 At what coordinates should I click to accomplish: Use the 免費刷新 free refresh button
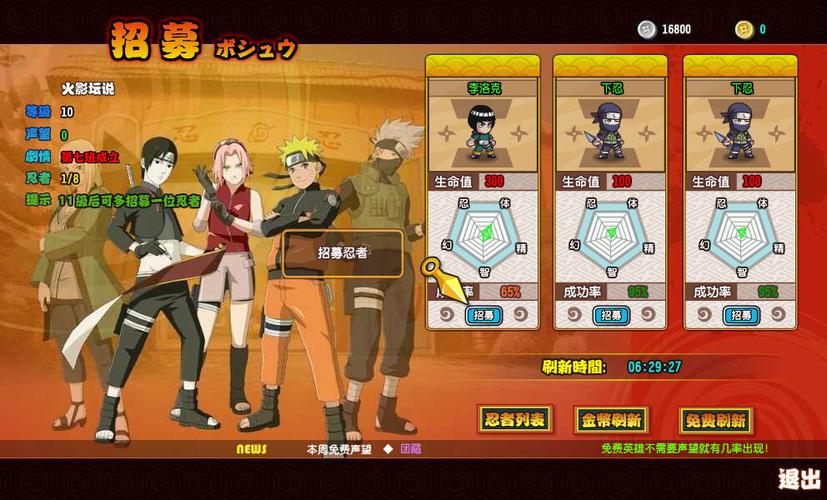click(714, 420)
